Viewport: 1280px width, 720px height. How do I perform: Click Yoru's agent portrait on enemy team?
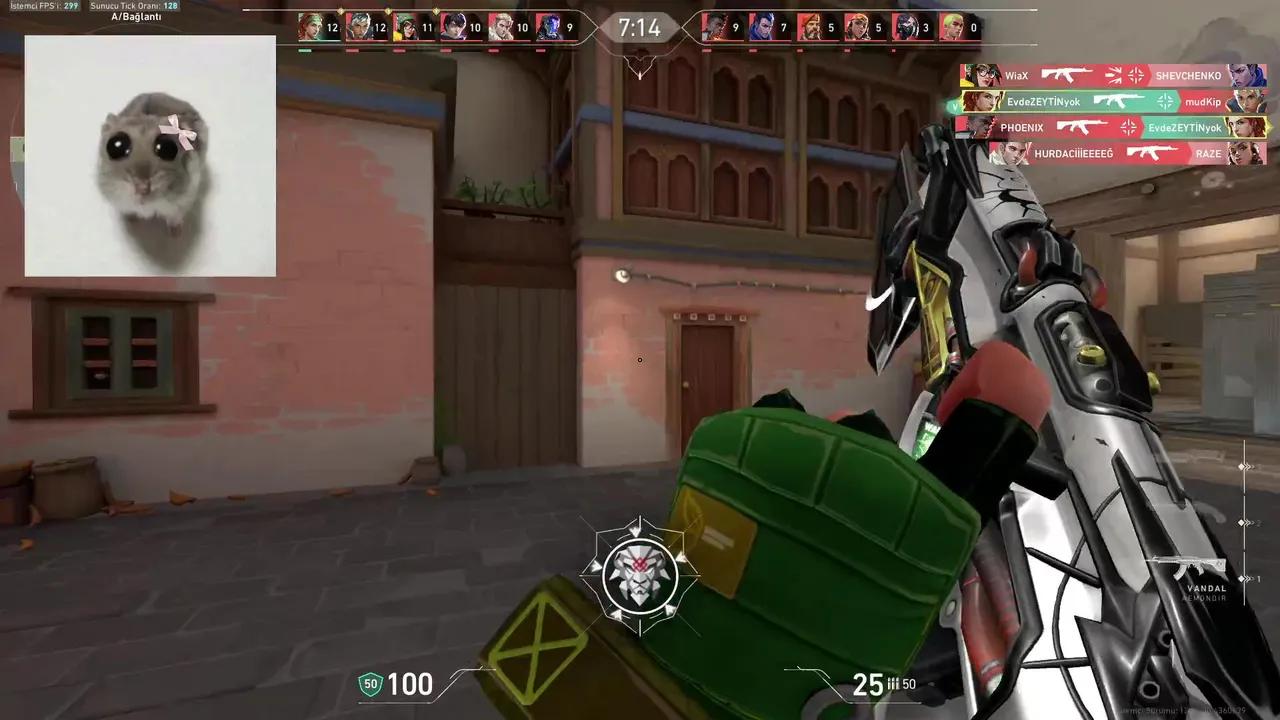pos(762,26)
